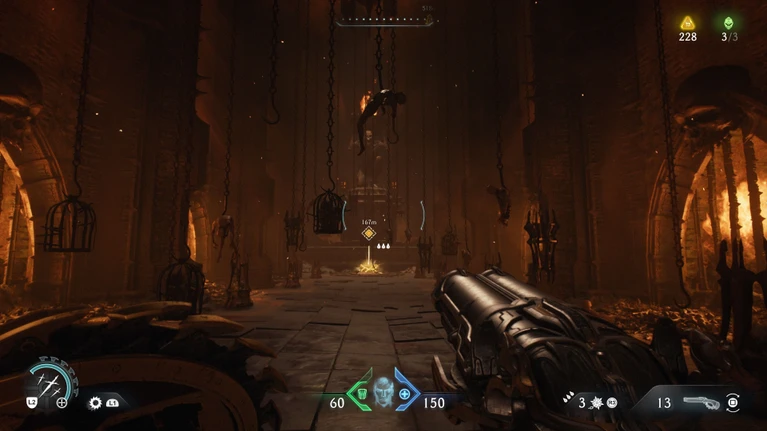This screenshot has width=767, height=431.
Task: Activate the shield saw gear icon
Action: (96, 402)
